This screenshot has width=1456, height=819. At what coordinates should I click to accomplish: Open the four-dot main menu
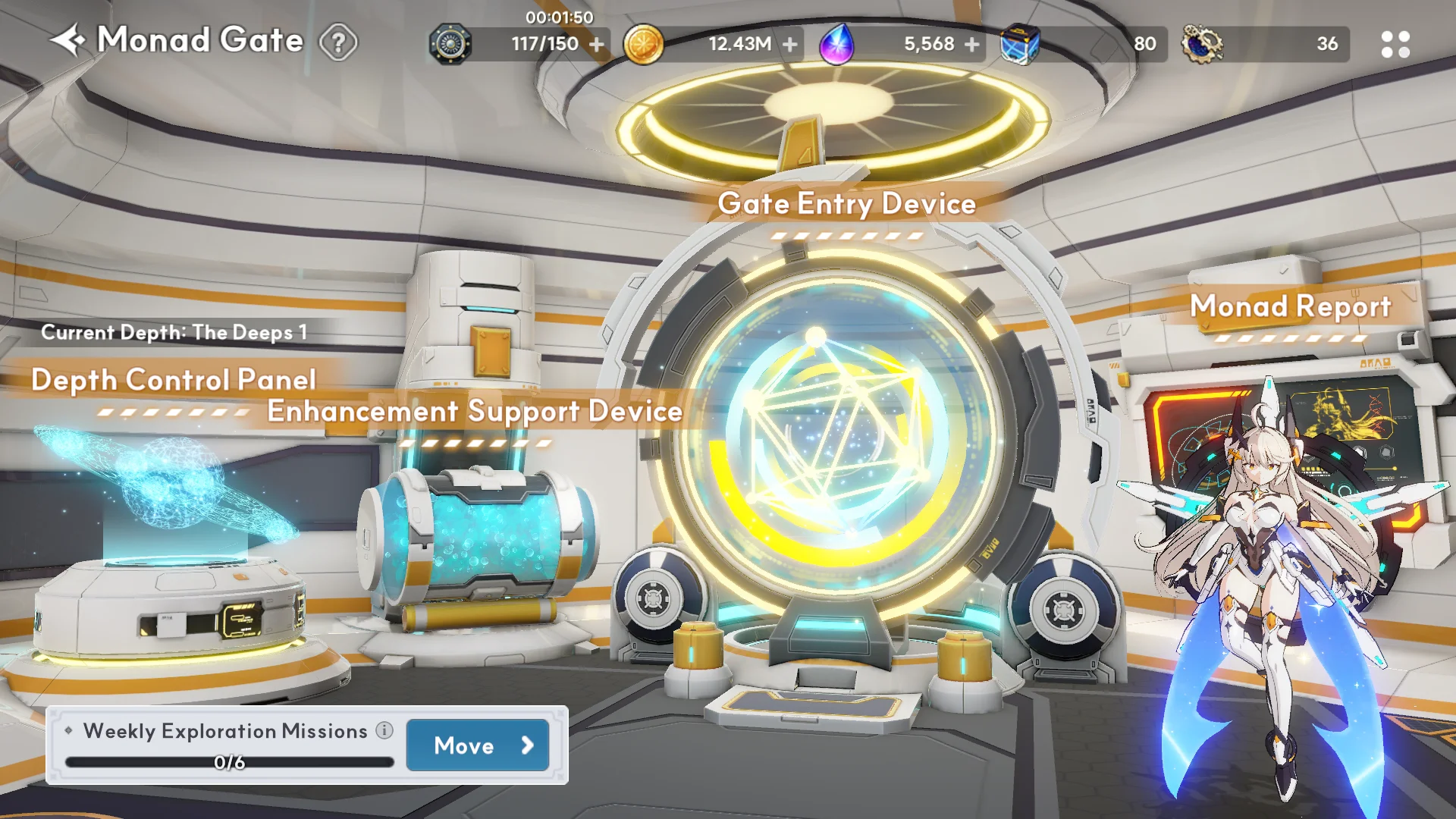coord(1395,45)
